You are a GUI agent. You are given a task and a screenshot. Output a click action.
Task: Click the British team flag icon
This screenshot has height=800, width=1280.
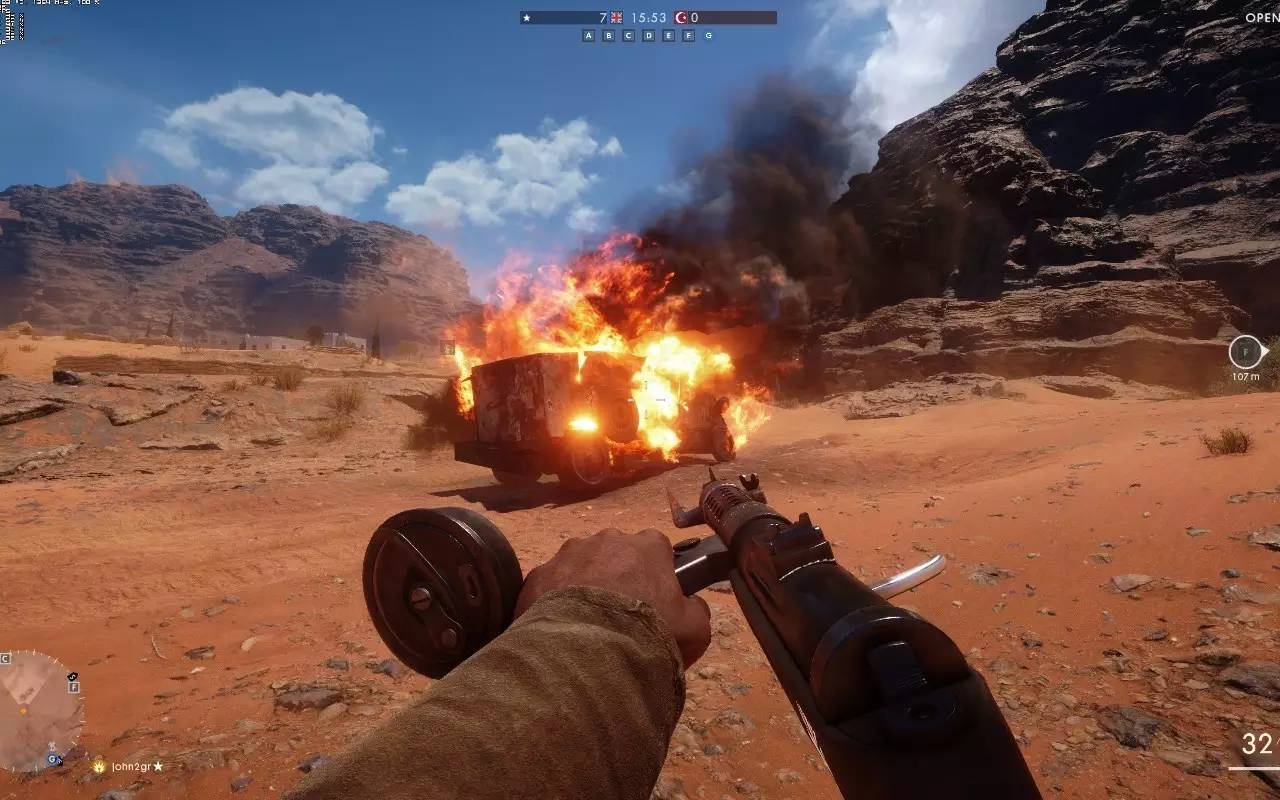(616, 18)
